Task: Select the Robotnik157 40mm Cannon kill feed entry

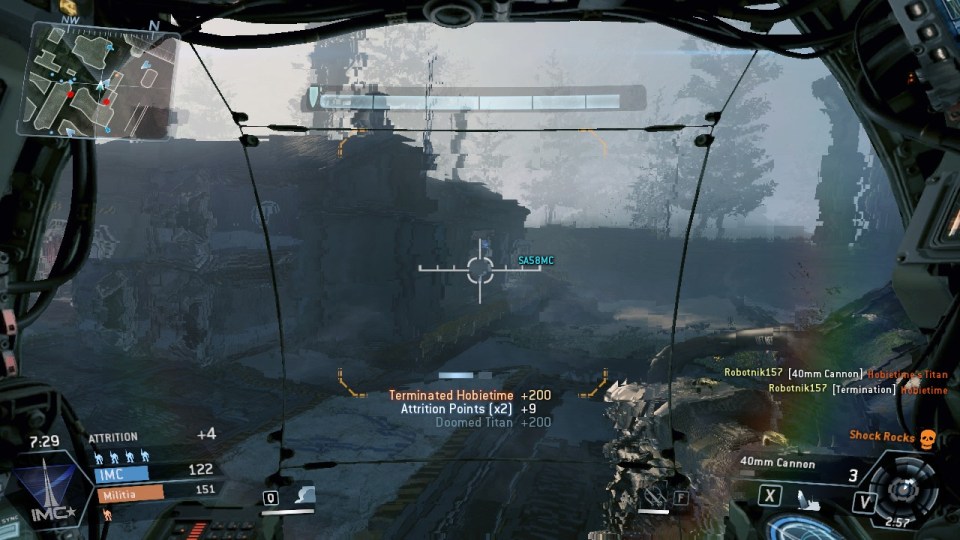Action: (835, 374)
